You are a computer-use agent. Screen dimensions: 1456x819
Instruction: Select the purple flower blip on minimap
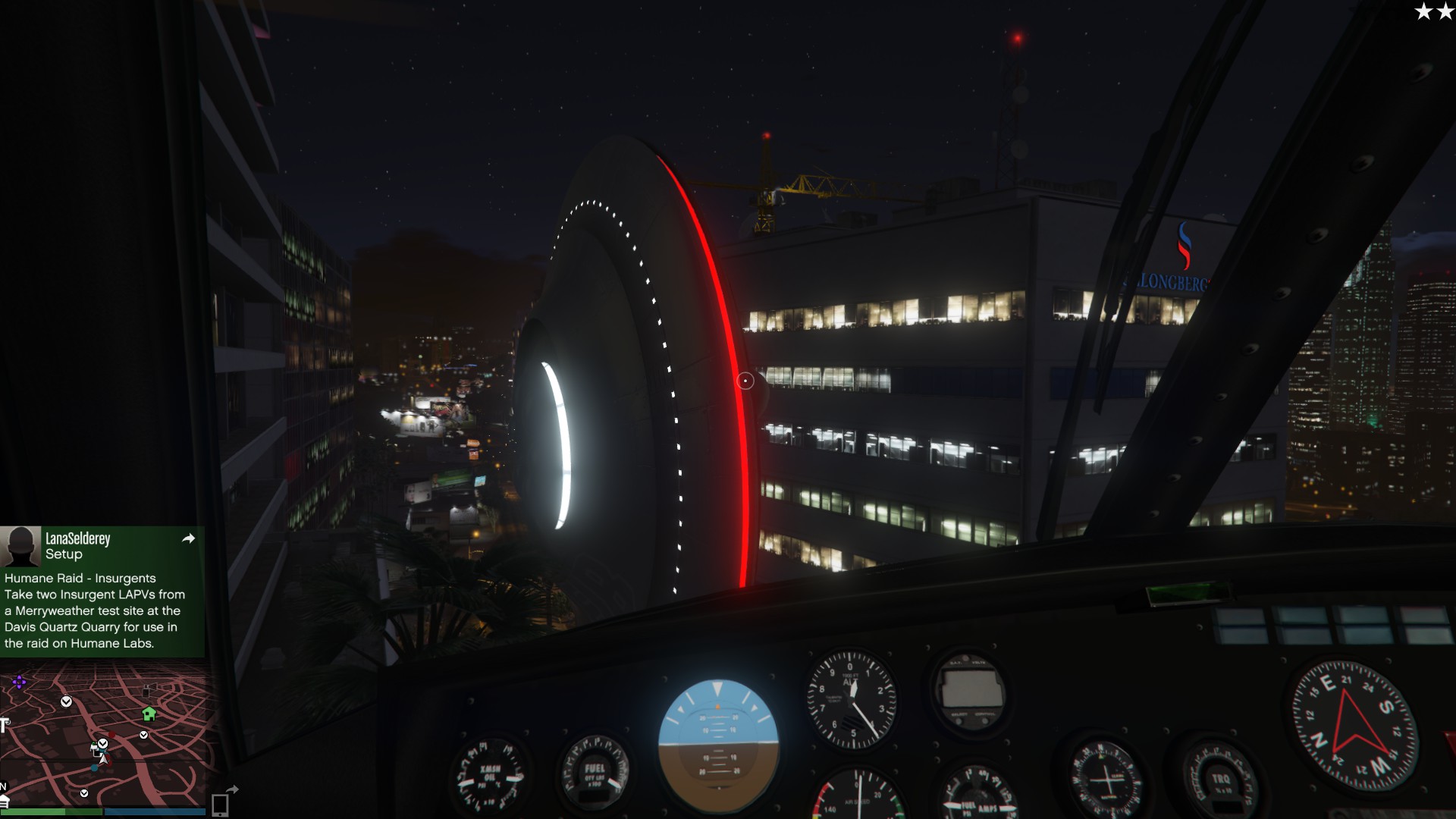point(19,682)
